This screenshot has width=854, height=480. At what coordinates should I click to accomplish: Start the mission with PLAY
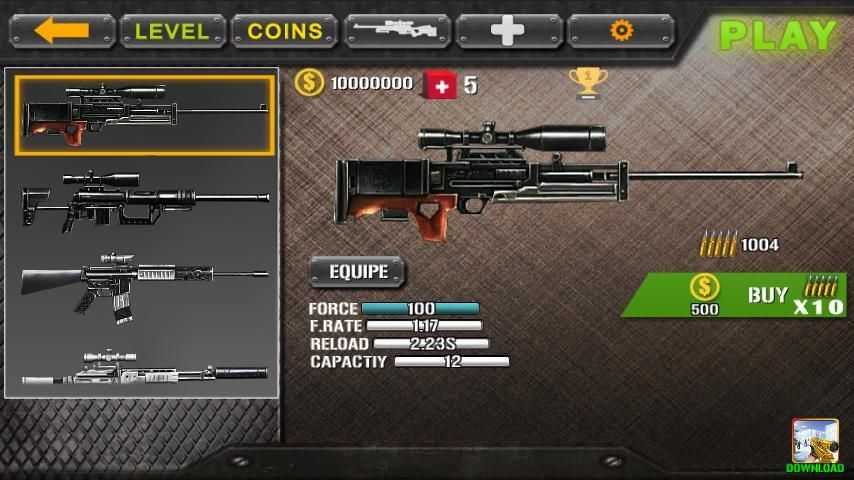pos(778,35)
